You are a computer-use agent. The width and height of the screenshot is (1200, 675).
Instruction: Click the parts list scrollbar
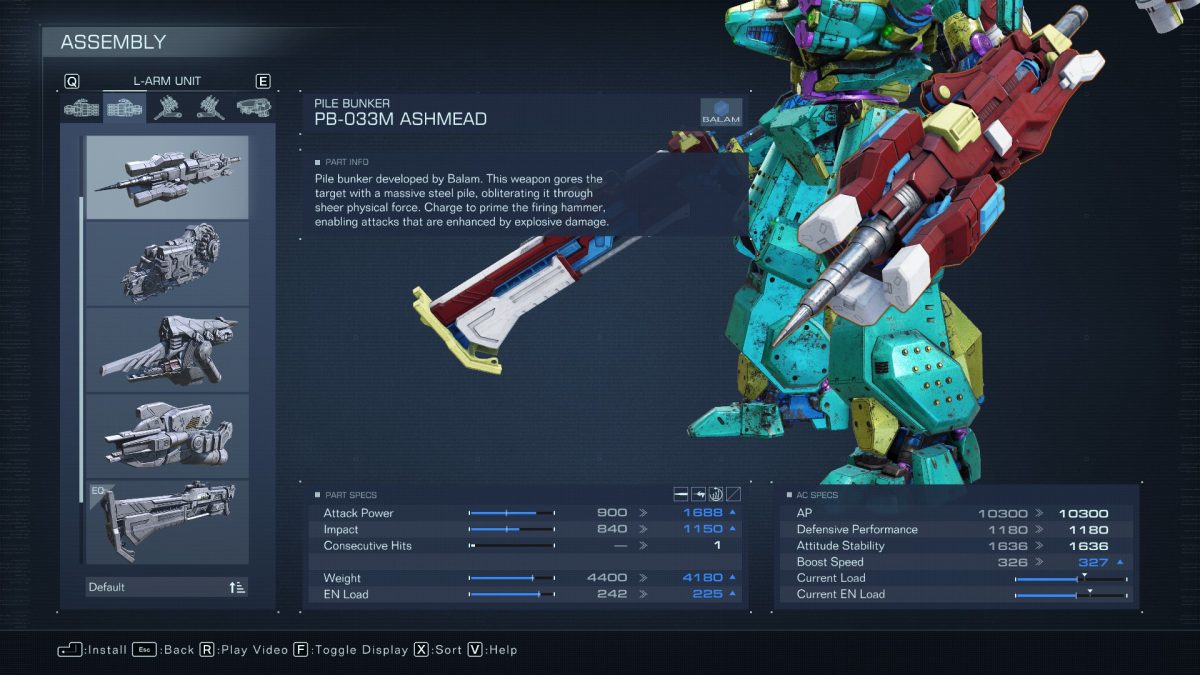(80, 340)
